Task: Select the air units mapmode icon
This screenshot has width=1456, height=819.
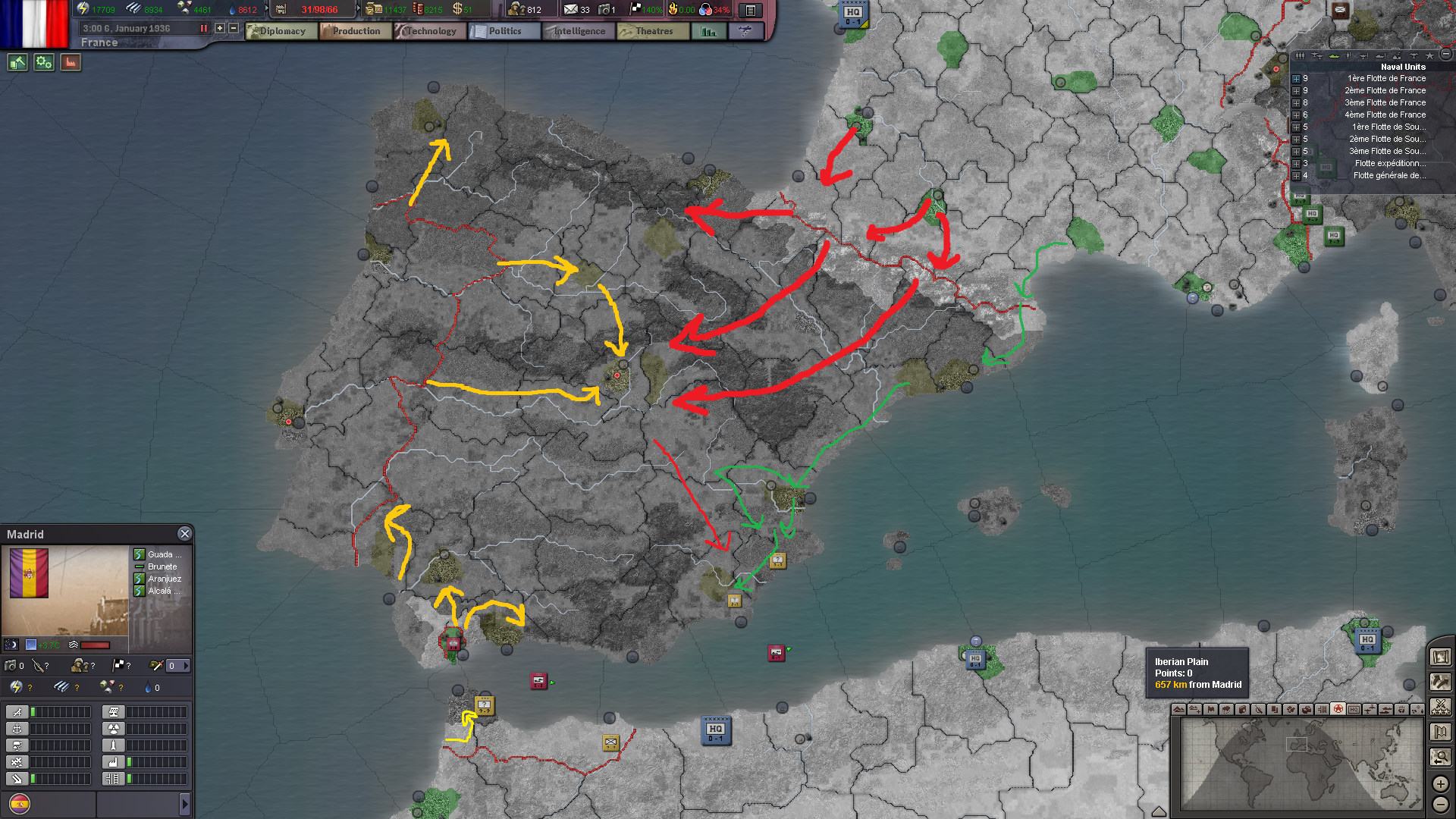Action: [1372, 708]
